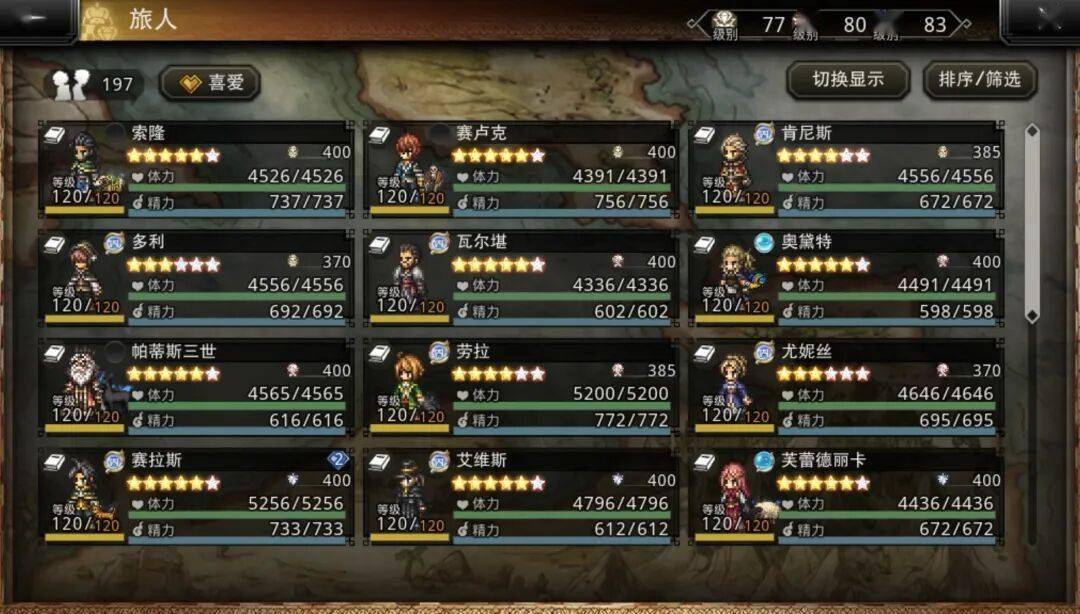Choose the traveler 芙蕾德丽卡
The width and height of the screenshot is (1080, 614).
click(x=846, y=495)
